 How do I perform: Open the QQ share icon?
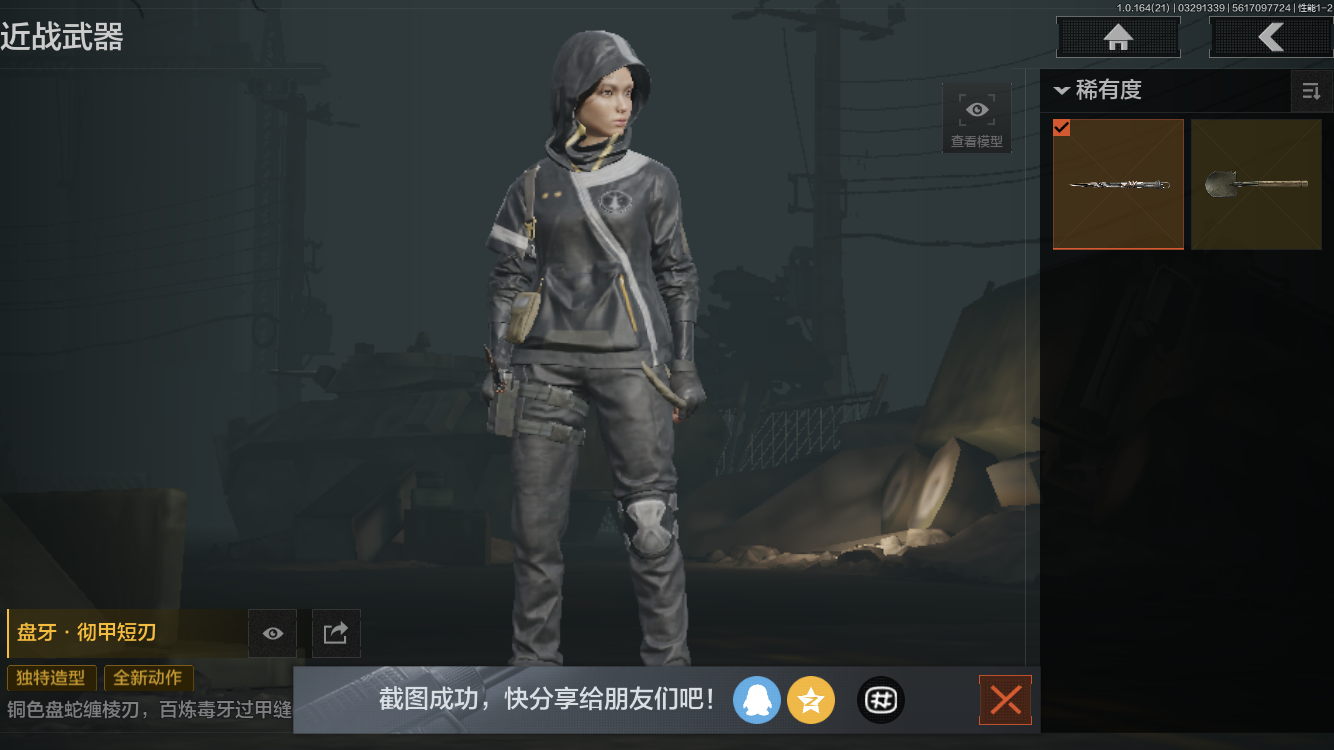pos(757,700)
